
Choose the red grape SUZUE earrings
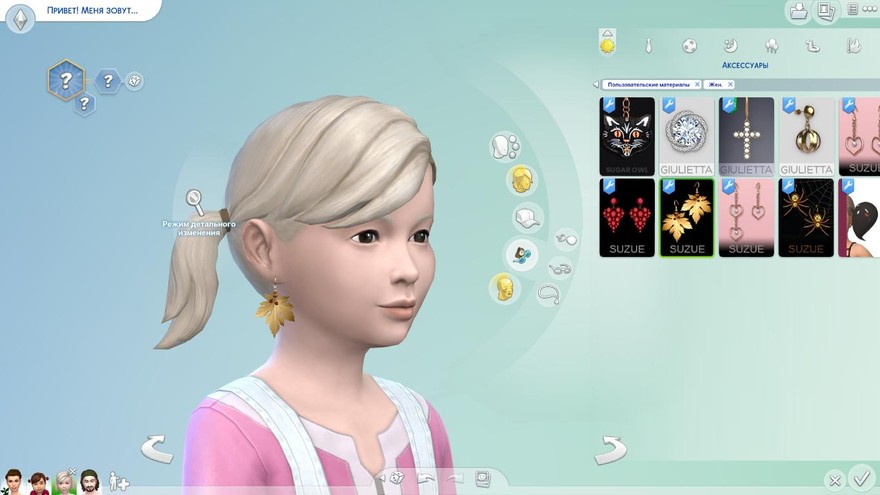click(x=627, y=217)
